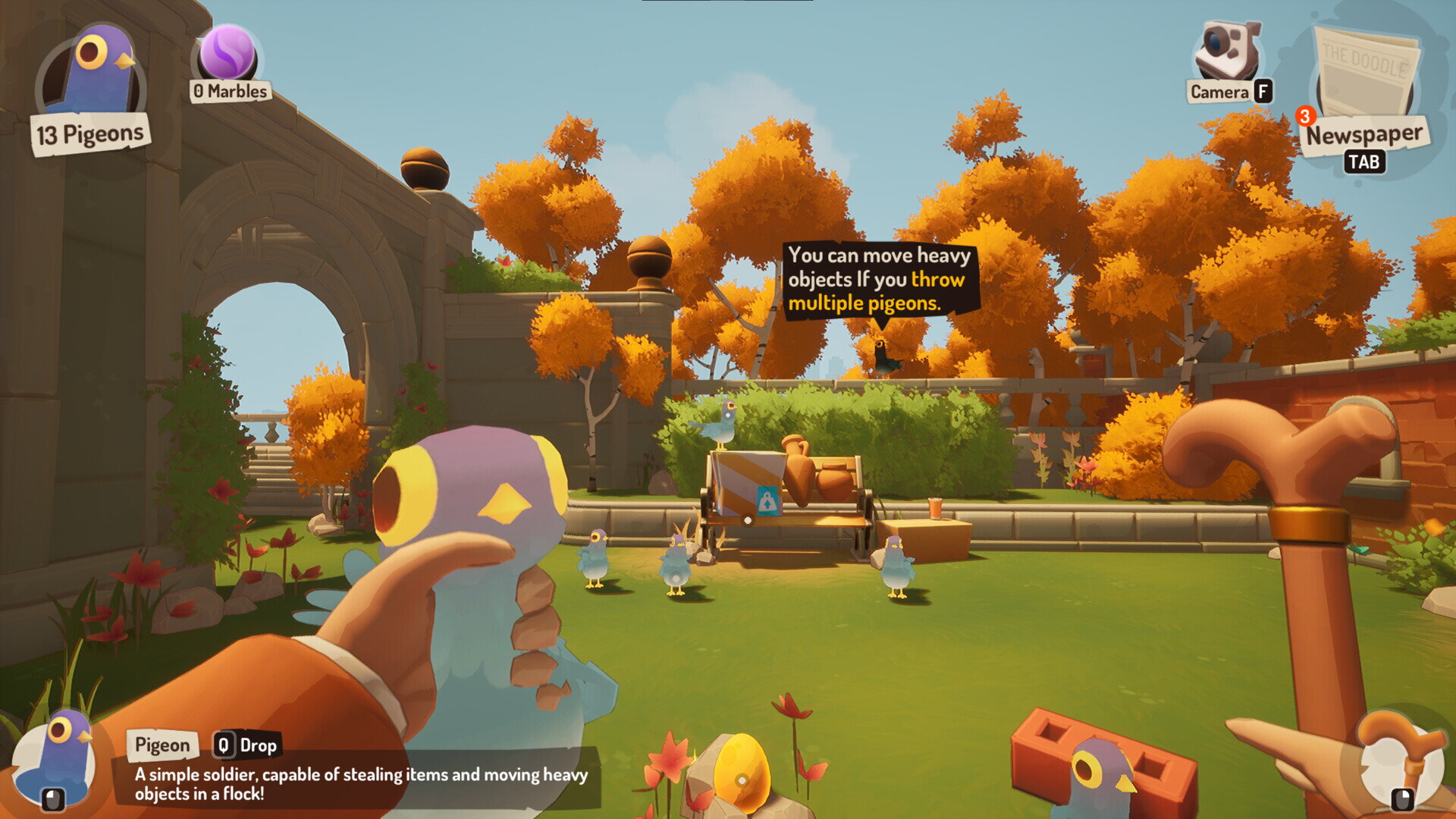Open the Newspaper from the HUD
The width and height of the screenshot is (1456, 819).
[x=1365, y=80]
